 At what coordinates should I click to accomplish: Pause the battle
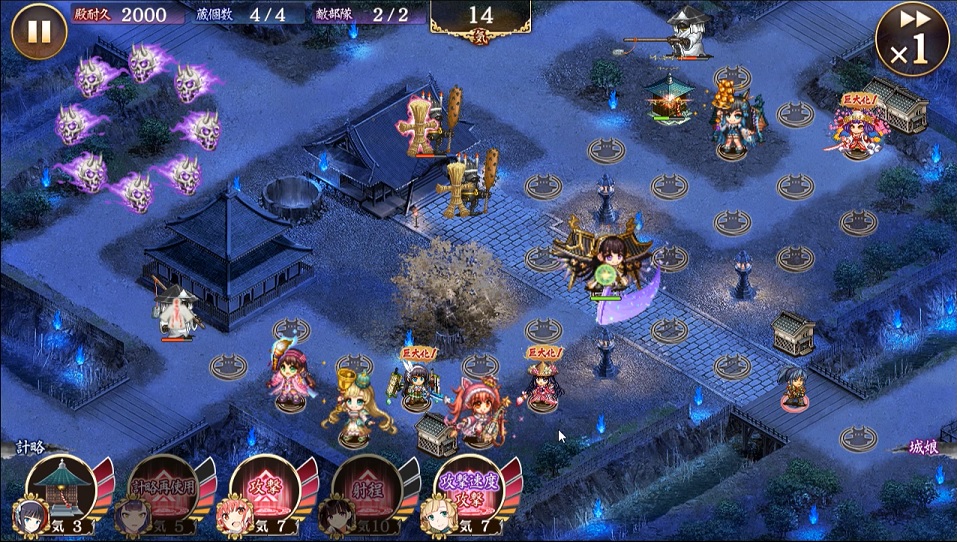coord(39,32)
